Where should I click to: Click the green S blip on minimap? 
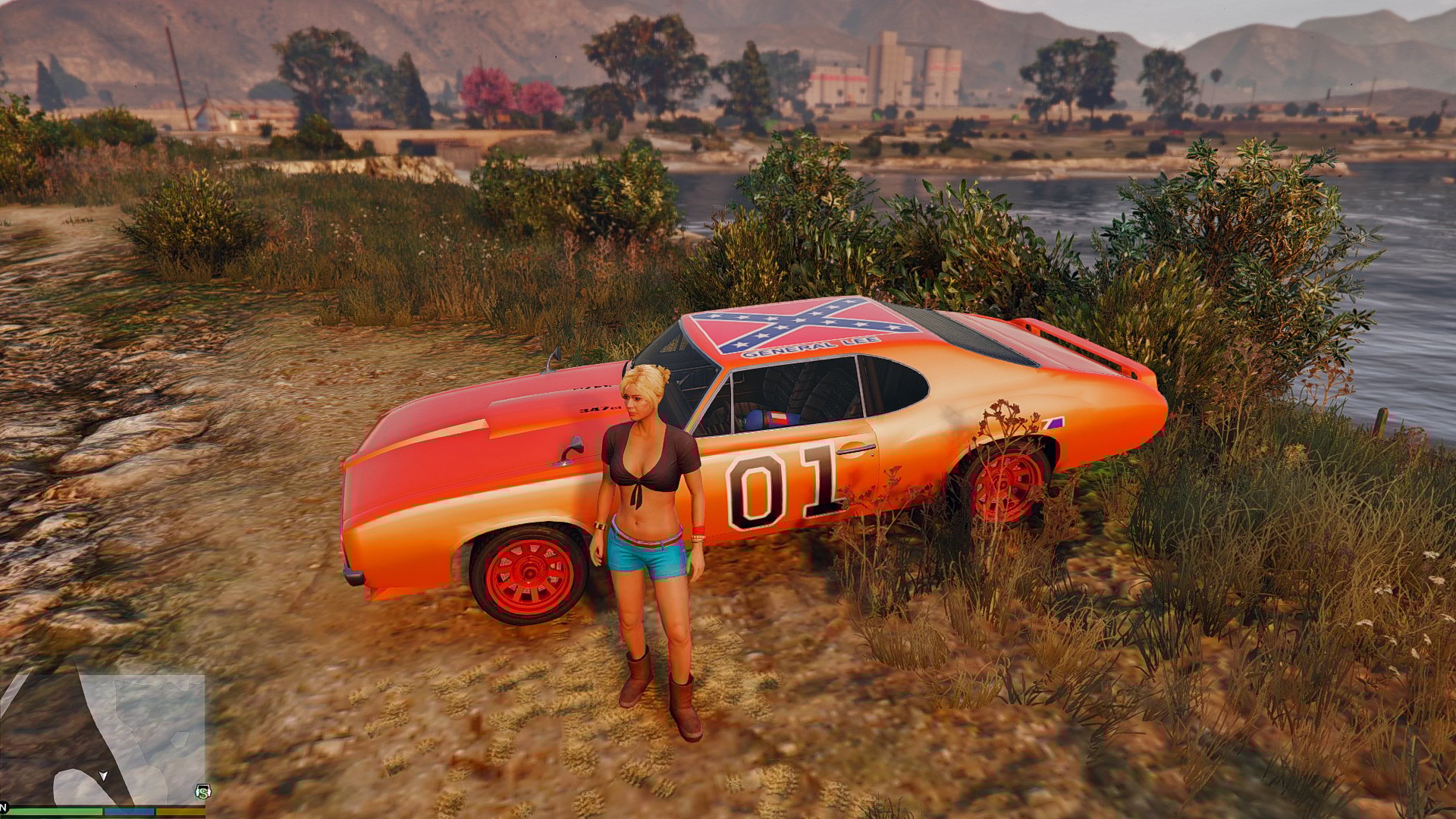point(202,792)
